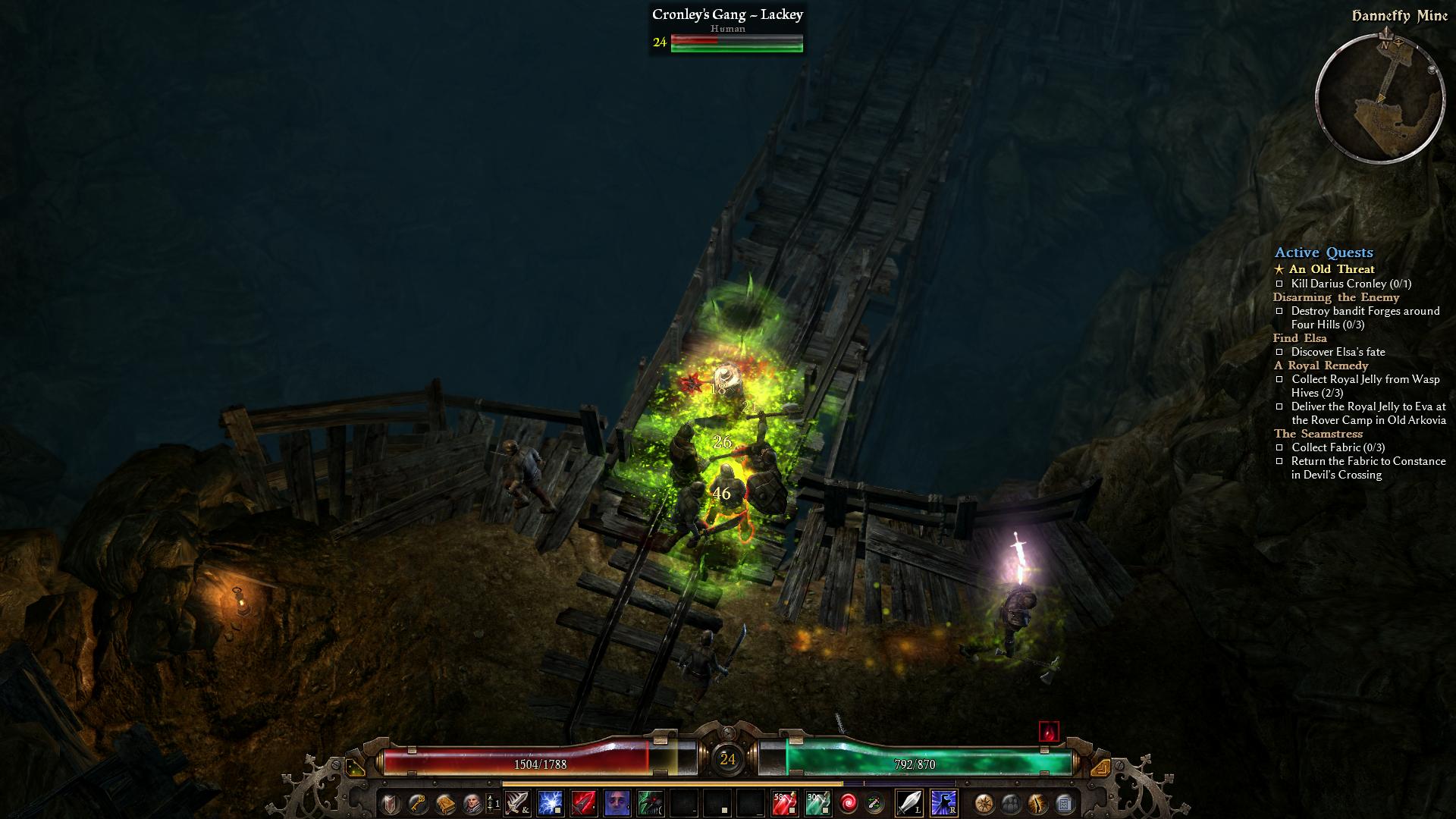1456x819 pixels.
Task: Select the right-click blue figure skill
Action: point(943,802)
